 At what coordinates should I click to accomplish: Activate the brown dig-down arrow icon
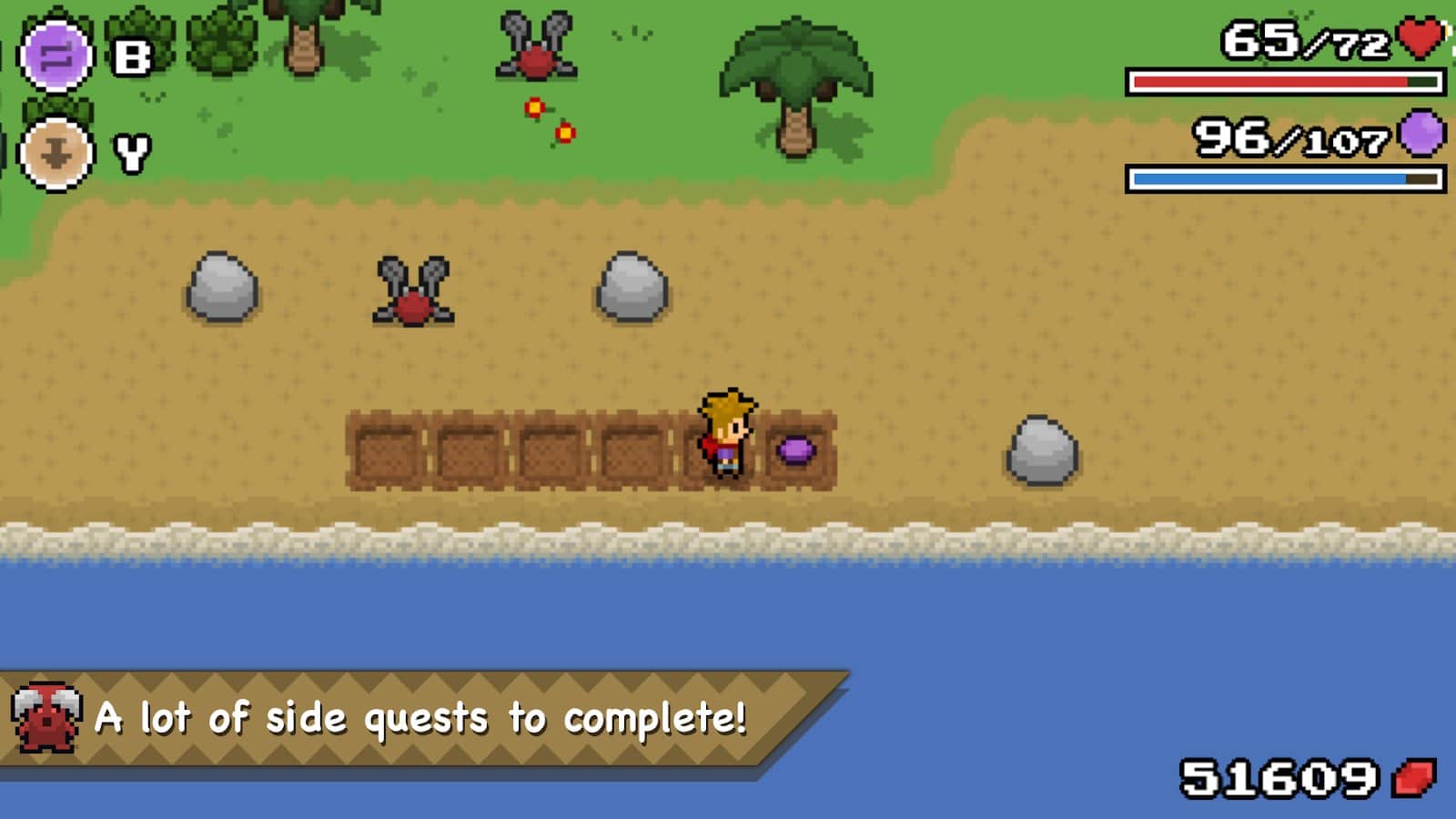[56, 154]
